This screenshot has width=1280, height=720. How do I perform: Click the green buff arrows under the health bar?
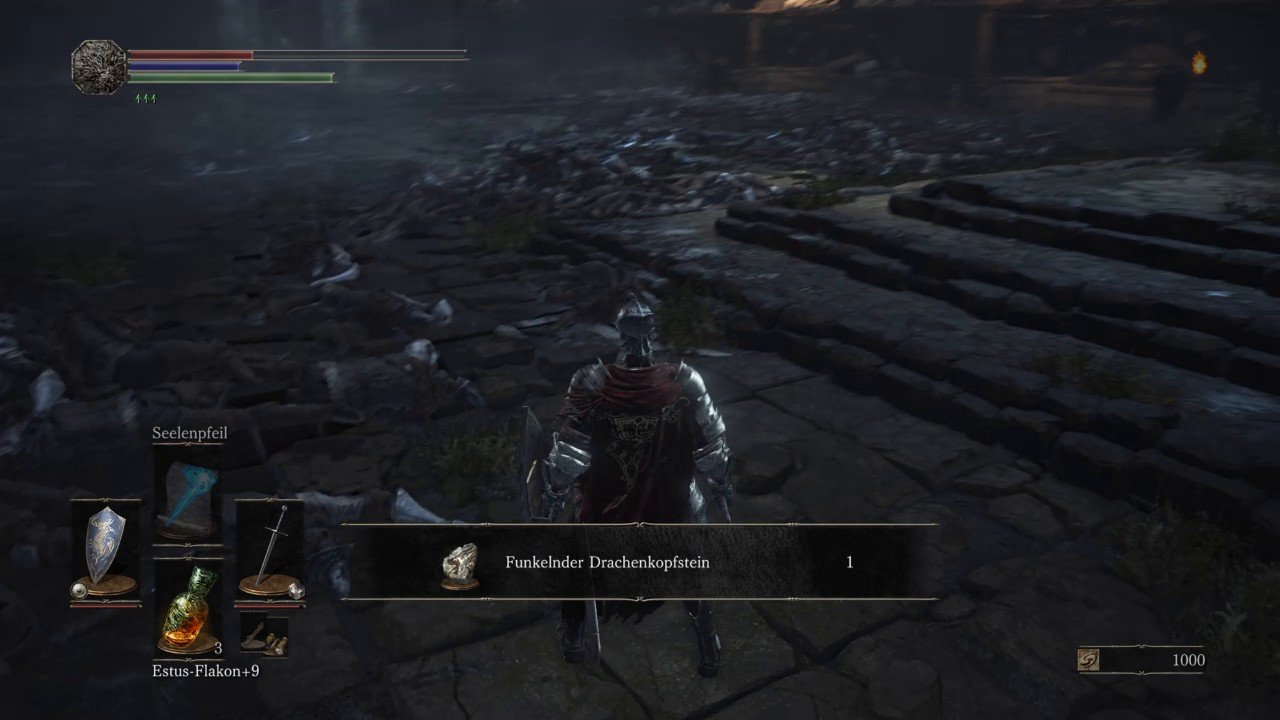tap(146, 97)
